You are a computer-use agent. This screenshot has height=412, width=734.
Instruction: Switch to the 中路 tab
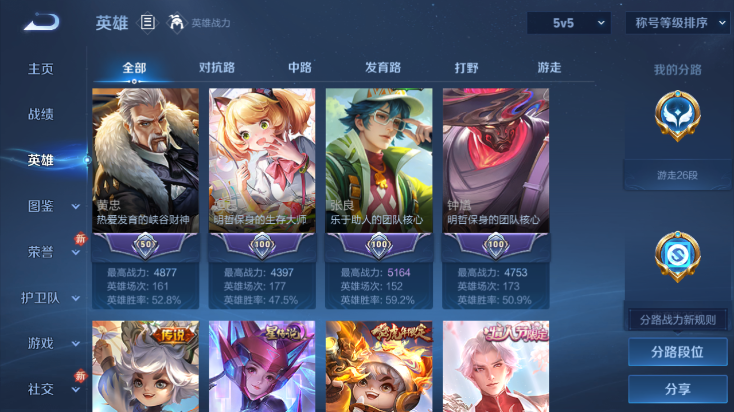click(300, 68)
